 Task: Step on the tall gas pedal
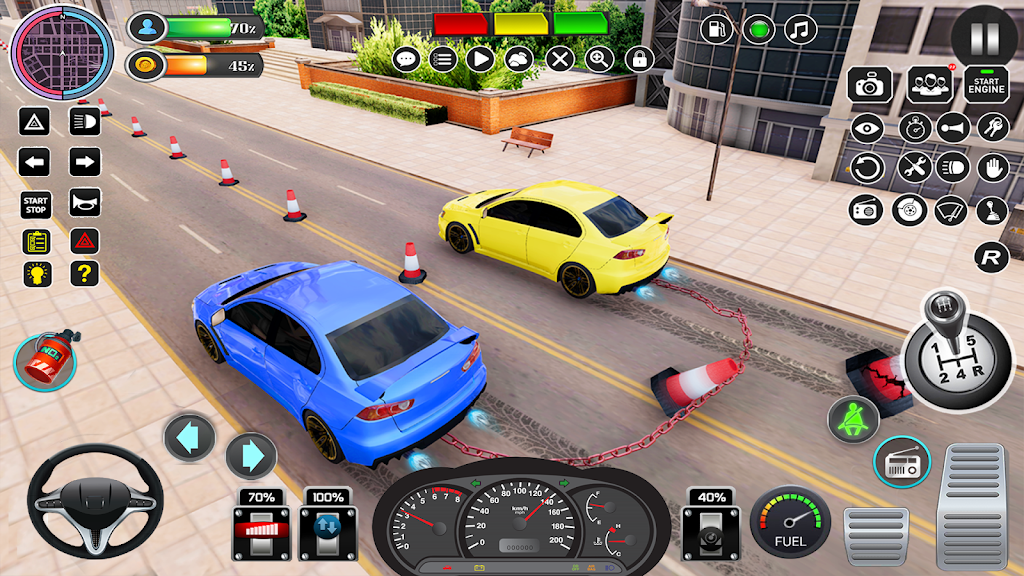(973, 505)
